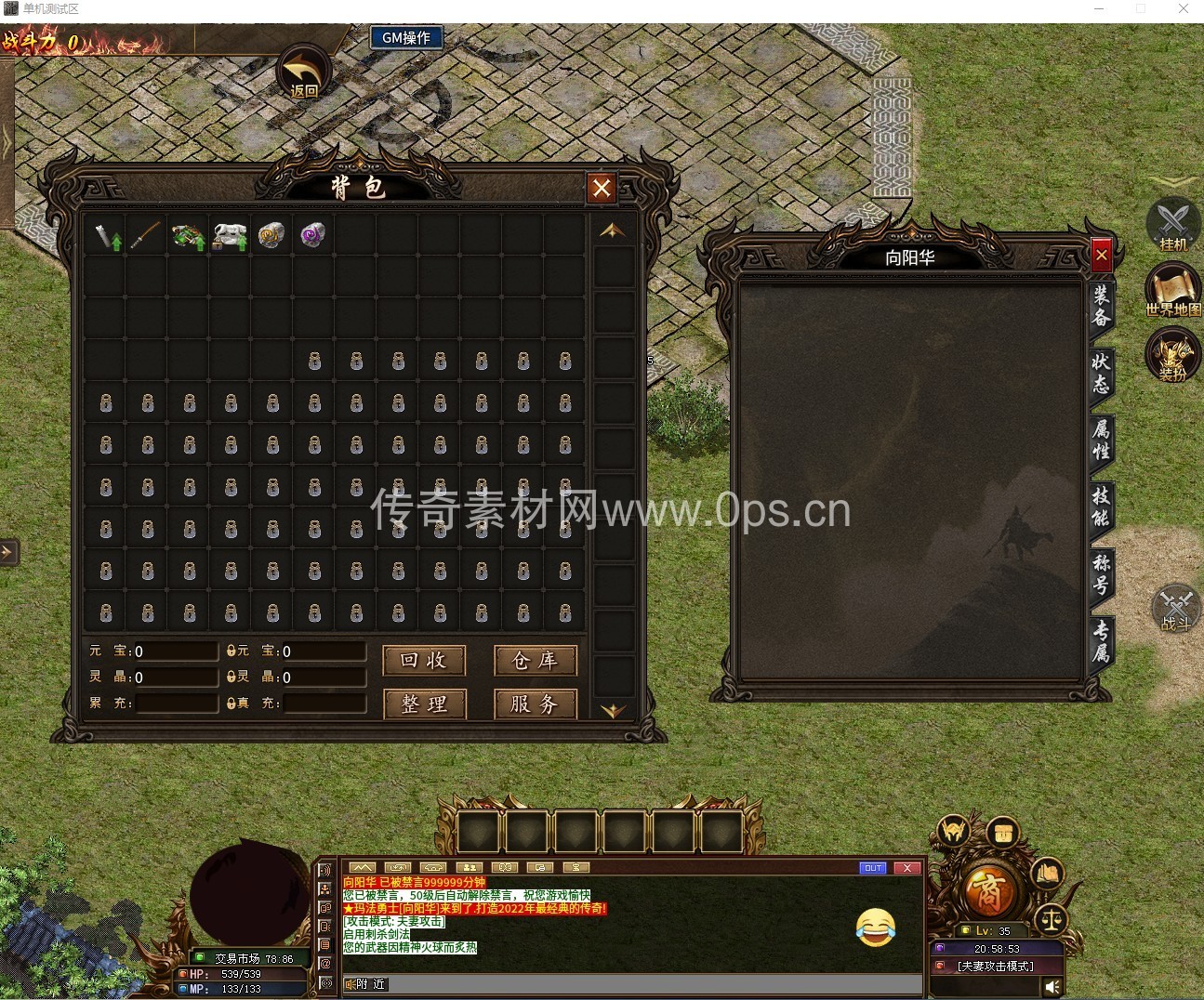This screenshot has width=1204, height=1000.
Task: Sort the bag with 整理
Action: [x=424, y=704]
